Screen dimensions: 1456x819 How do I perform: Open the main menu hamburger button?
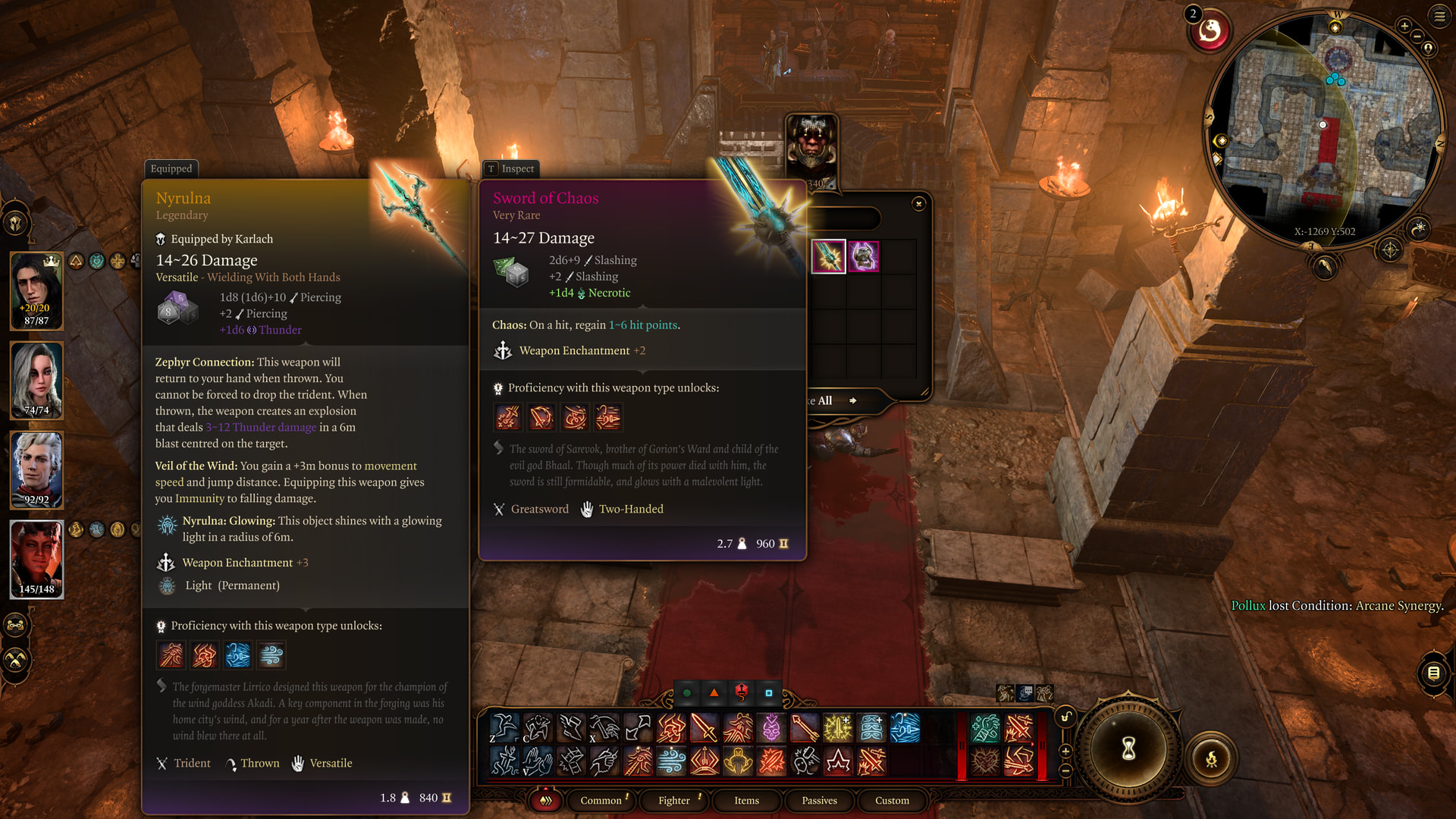1439,16
